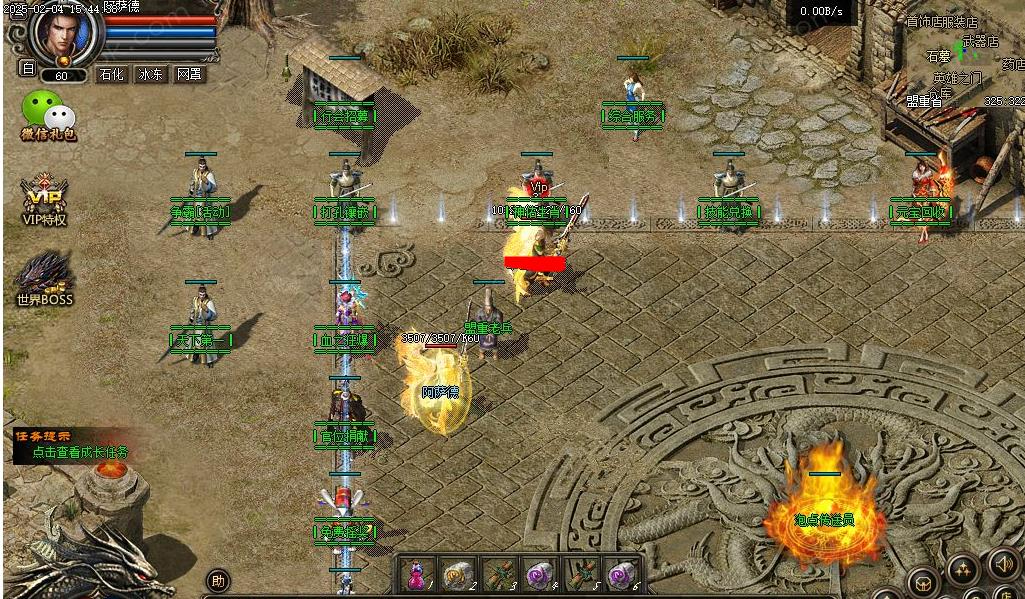Screen dimensions: 1025x599
Task: Use the purple-swirl stone in hotbar slot 6
Action: click(x=622, y=575)
